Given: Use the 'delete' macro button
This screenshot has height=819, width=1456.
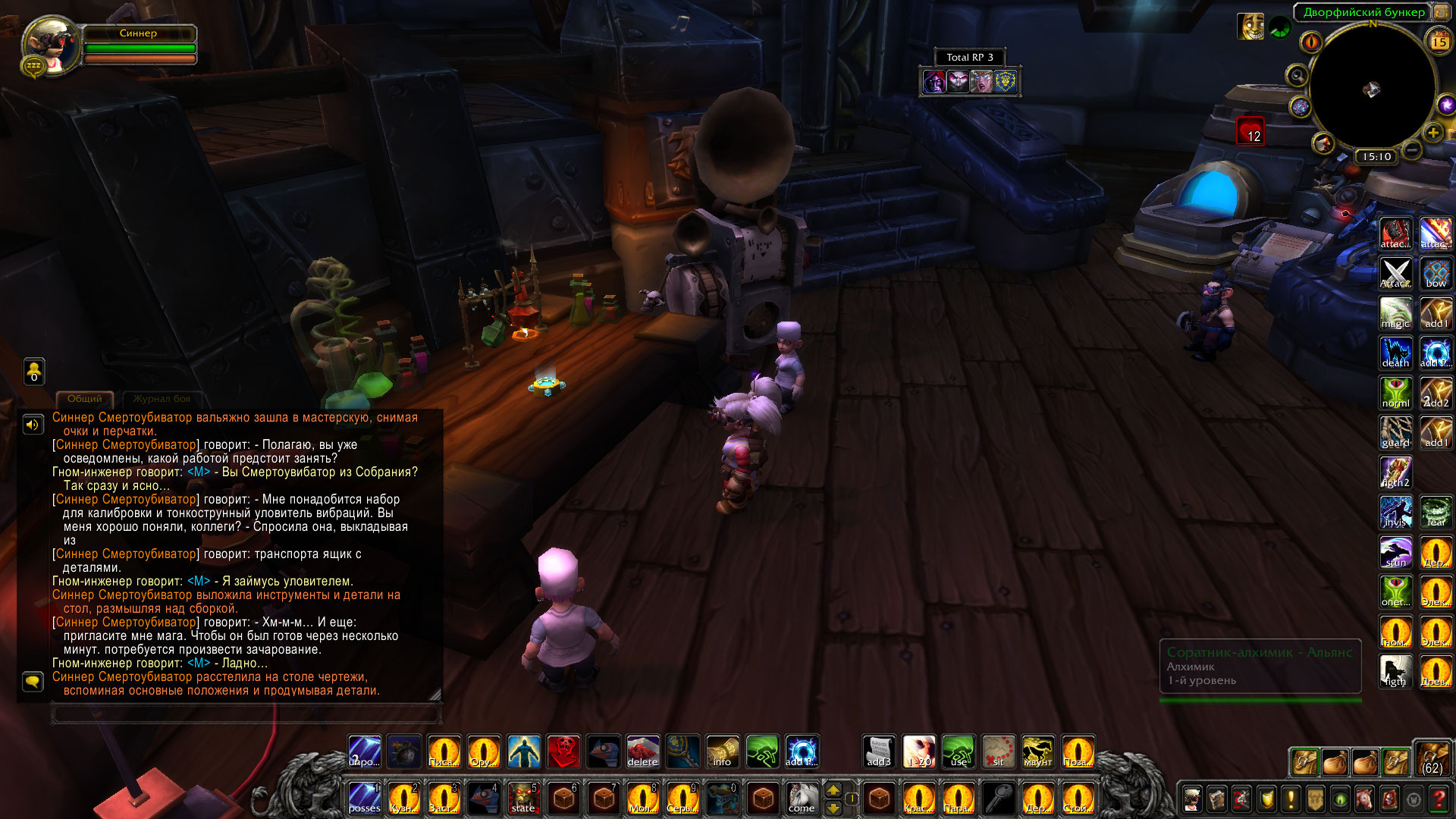Looking at the screenshot, I should [642, 752].
